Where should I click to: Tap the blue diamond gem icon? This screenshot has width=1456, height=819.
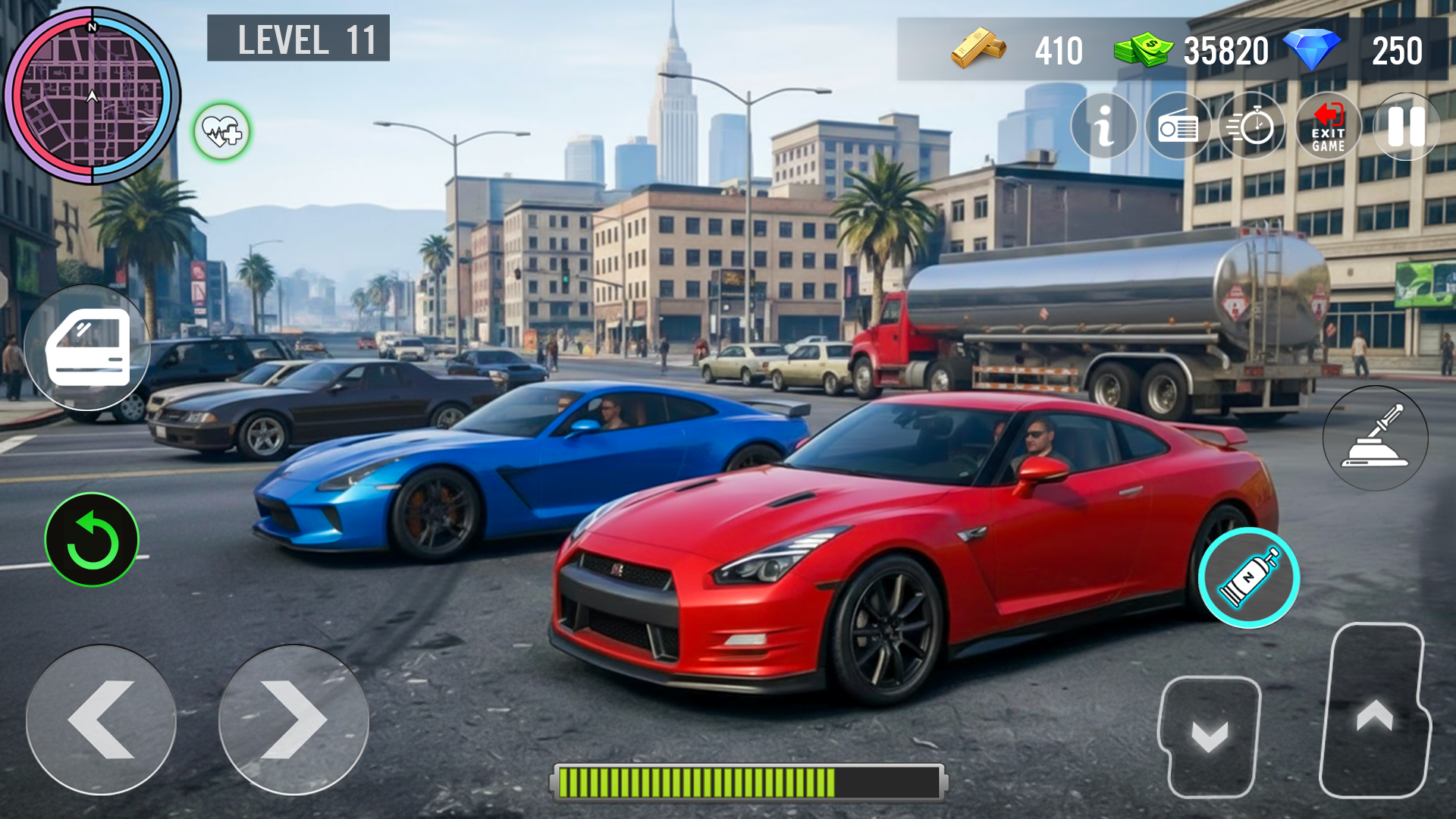click(1313, 49)
